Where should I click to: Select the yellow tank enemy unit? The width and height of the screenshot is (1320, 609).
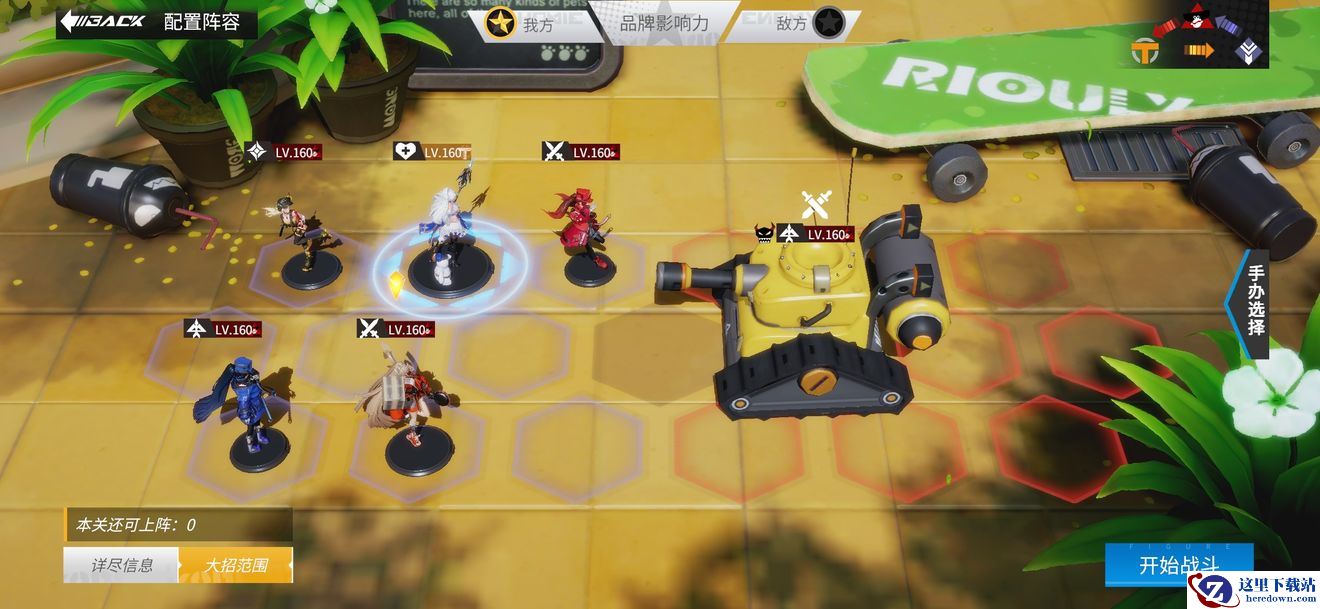point(820,320)
